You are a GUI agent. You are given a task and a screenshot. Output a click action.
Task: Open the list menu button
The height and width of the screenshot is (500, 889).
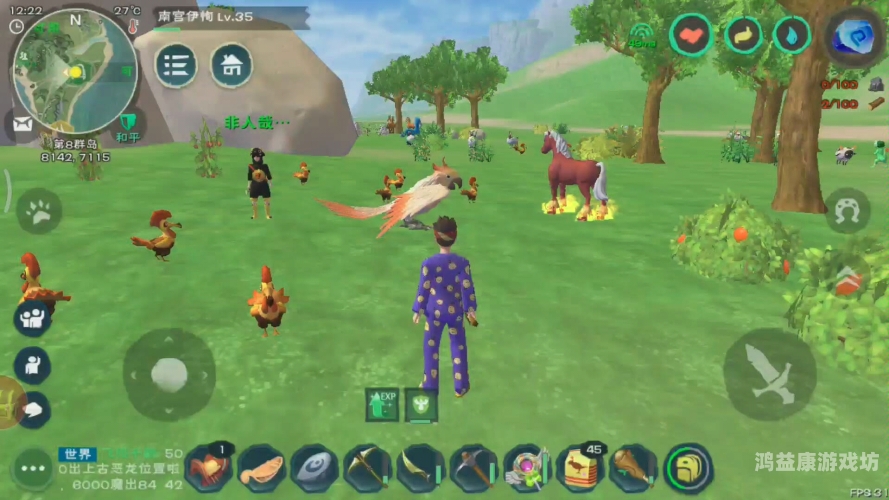[x=176, y=66]
